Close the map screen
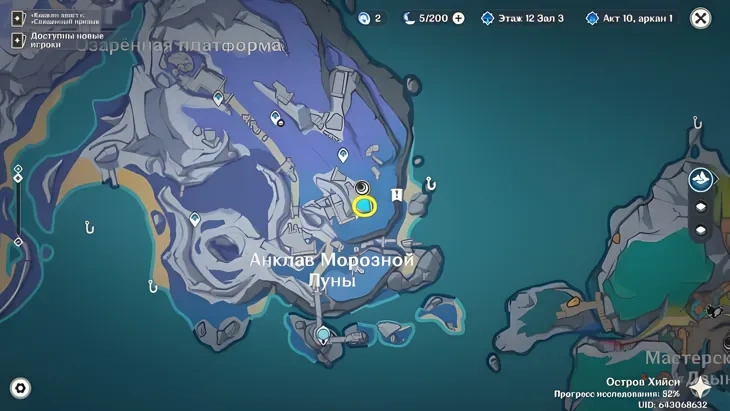The height and width of the screenshot is (411, 730). [701, 18]
